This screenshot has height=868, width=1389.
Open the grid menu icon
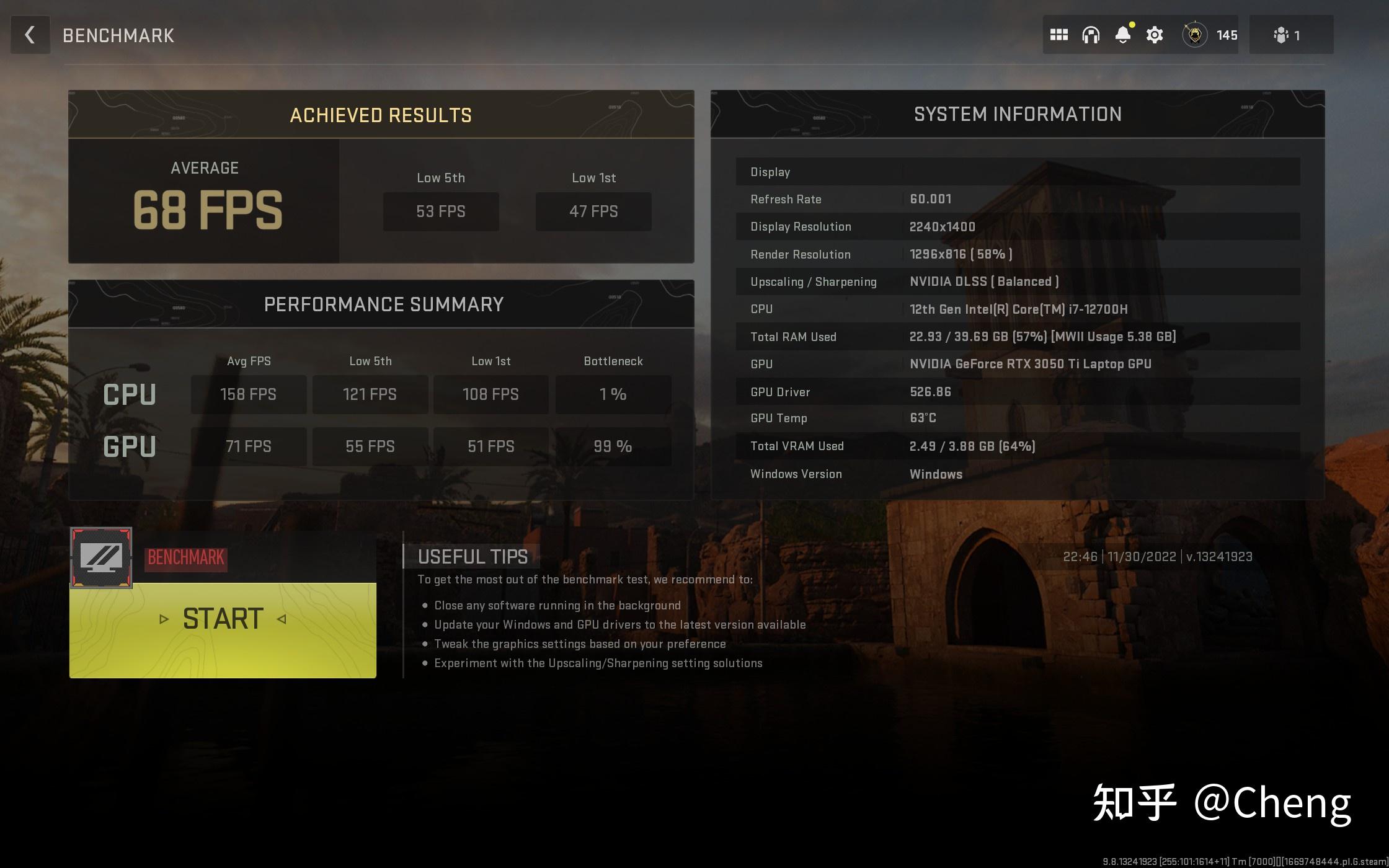[1058, 35]
